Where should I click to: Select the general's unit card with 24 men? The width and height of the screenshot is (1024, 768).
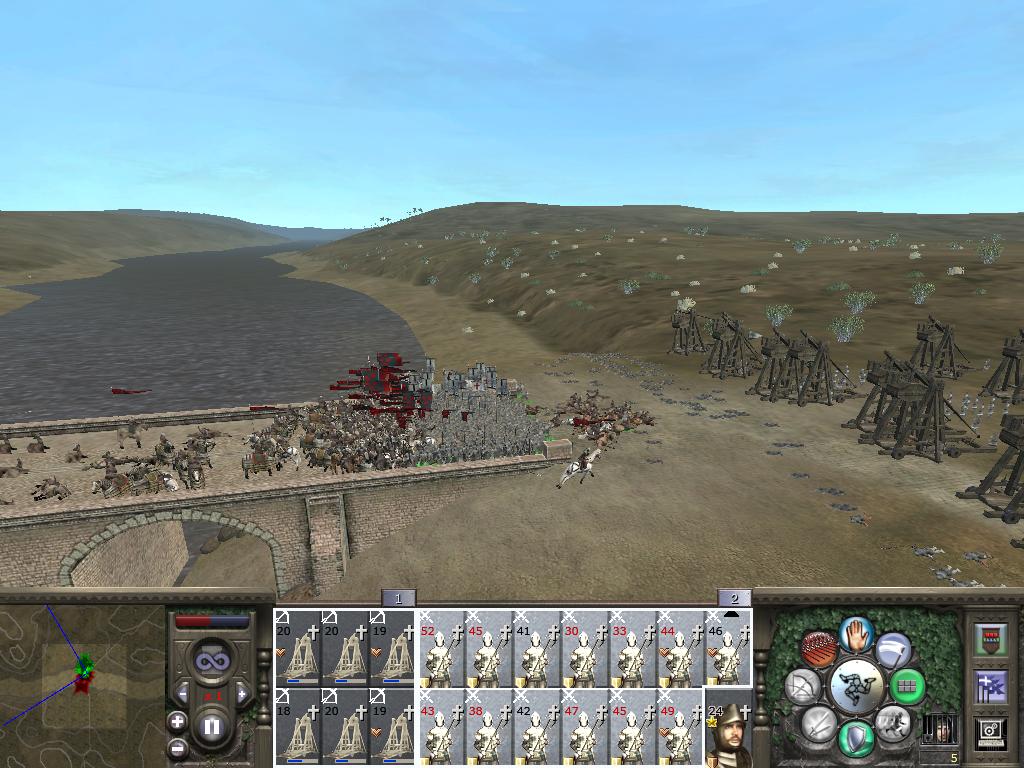728,728
